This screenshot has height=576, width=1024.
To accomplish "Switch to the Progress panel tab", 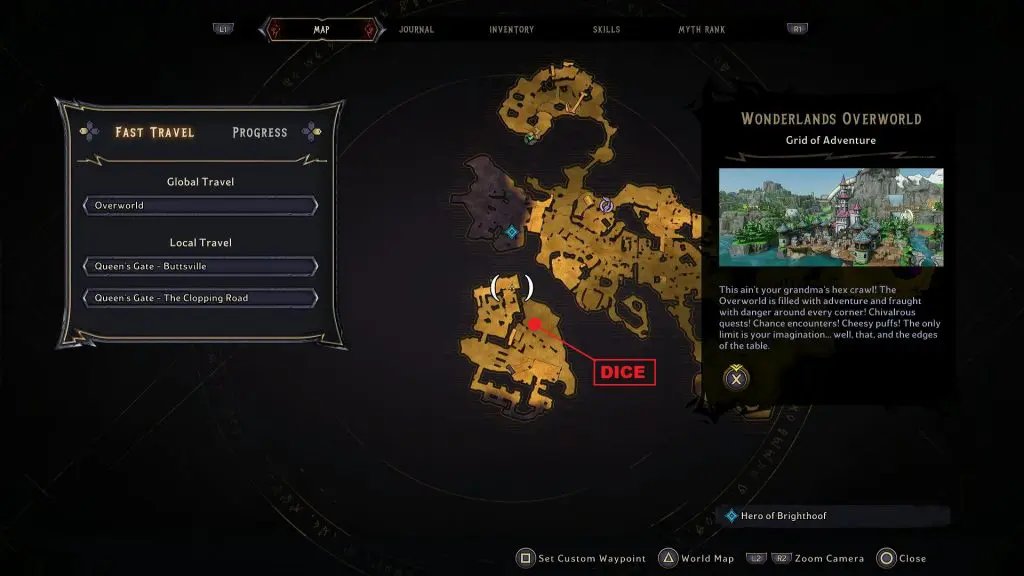I will pyautogui.click(x=260, y=132).
